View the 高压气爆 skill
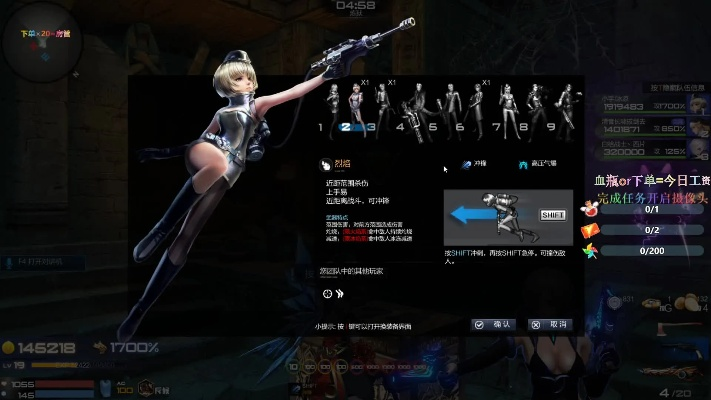Viewport: 711px width, 400px height. pyautogui.click(x=538, y=164)
